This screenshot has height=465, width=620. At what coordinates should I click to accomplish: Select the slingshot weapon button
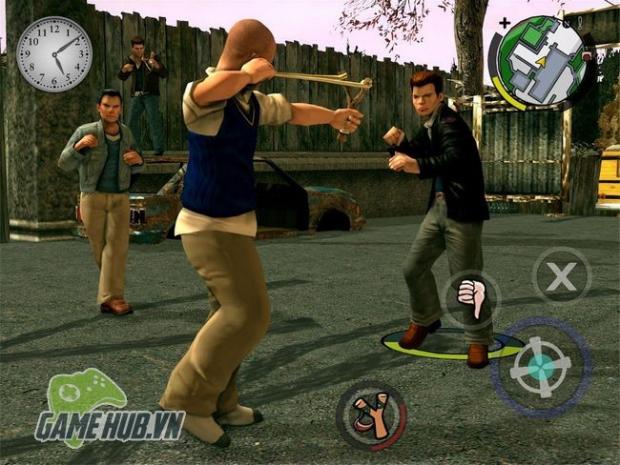click(x=371, y=415)
